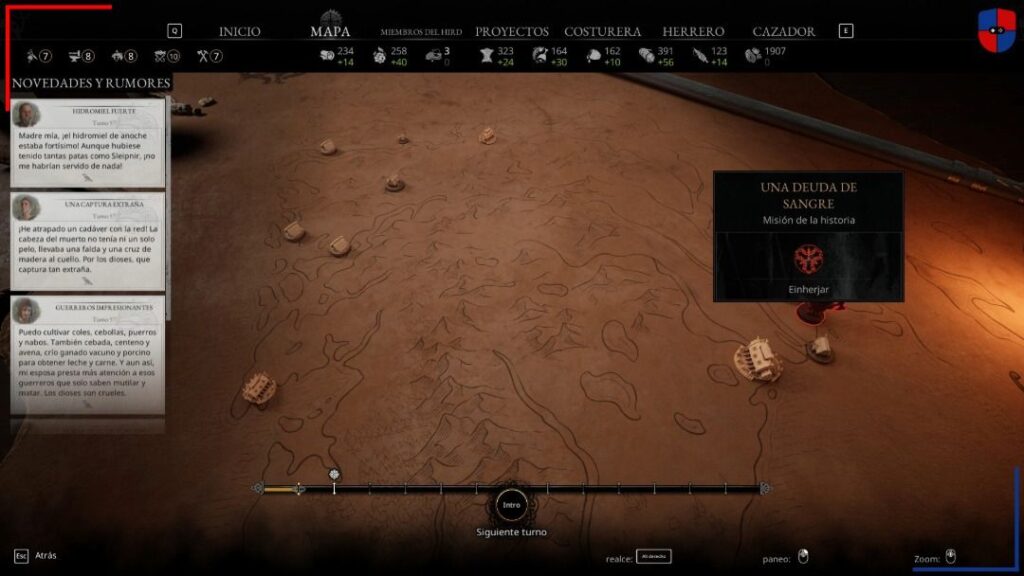1024x576 pixels.
Task: Advance with the Siguiente turno button
Action: (x=511, y=505)
